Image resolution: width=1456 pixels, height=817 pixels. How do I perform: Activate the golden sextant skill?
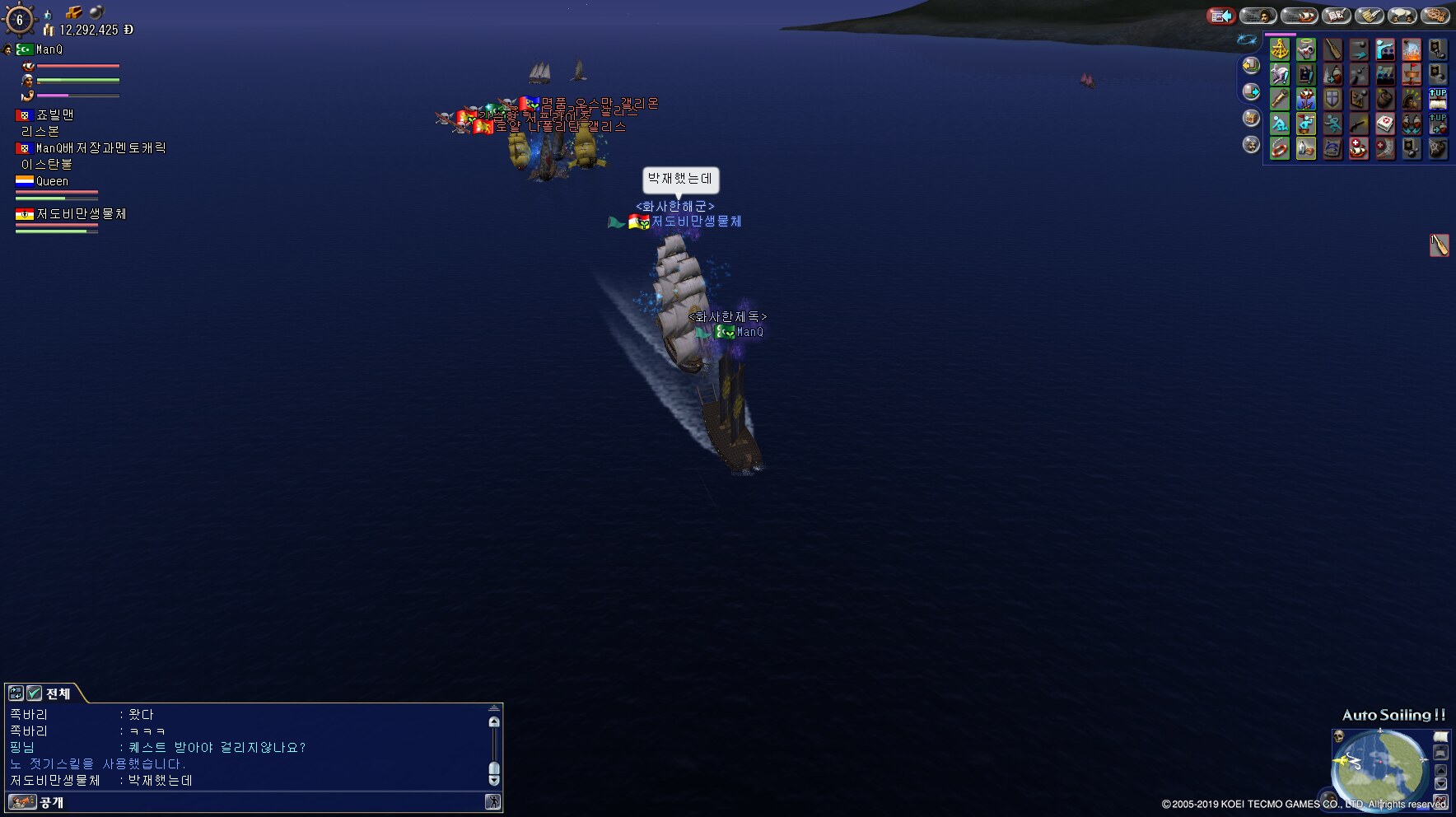pyautogui.click(x=1280, y=49)
